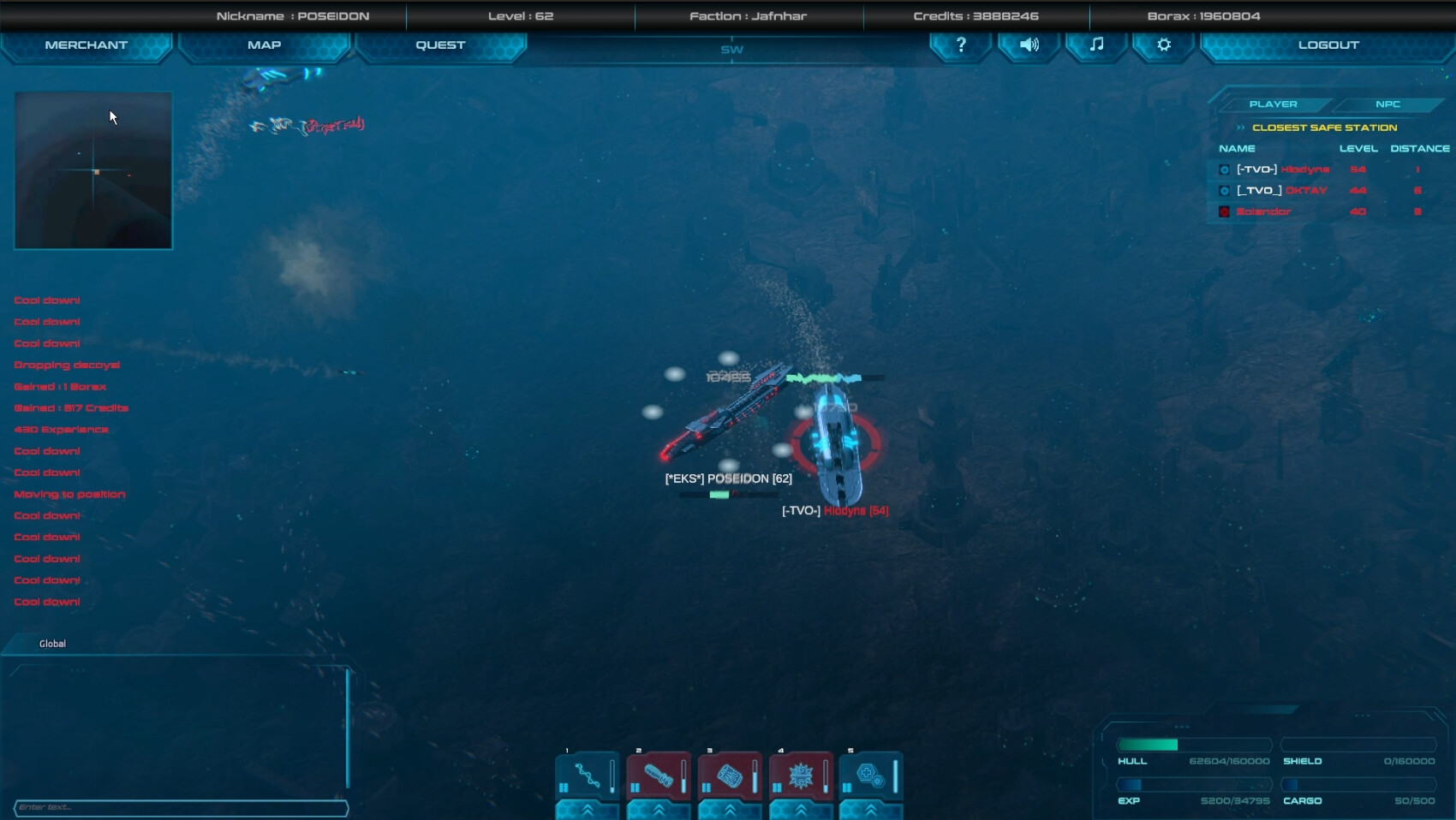The width and height of the screenshot is (1456, 820).
Task: Toggle Solandor's red status marker in the list
Action: 1223,211
